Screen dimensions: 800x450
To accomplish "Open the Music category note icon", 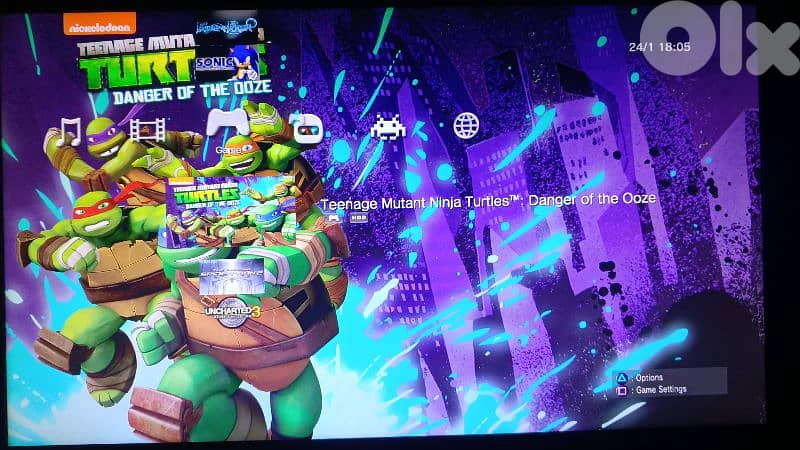I will (x=69, y=130).
